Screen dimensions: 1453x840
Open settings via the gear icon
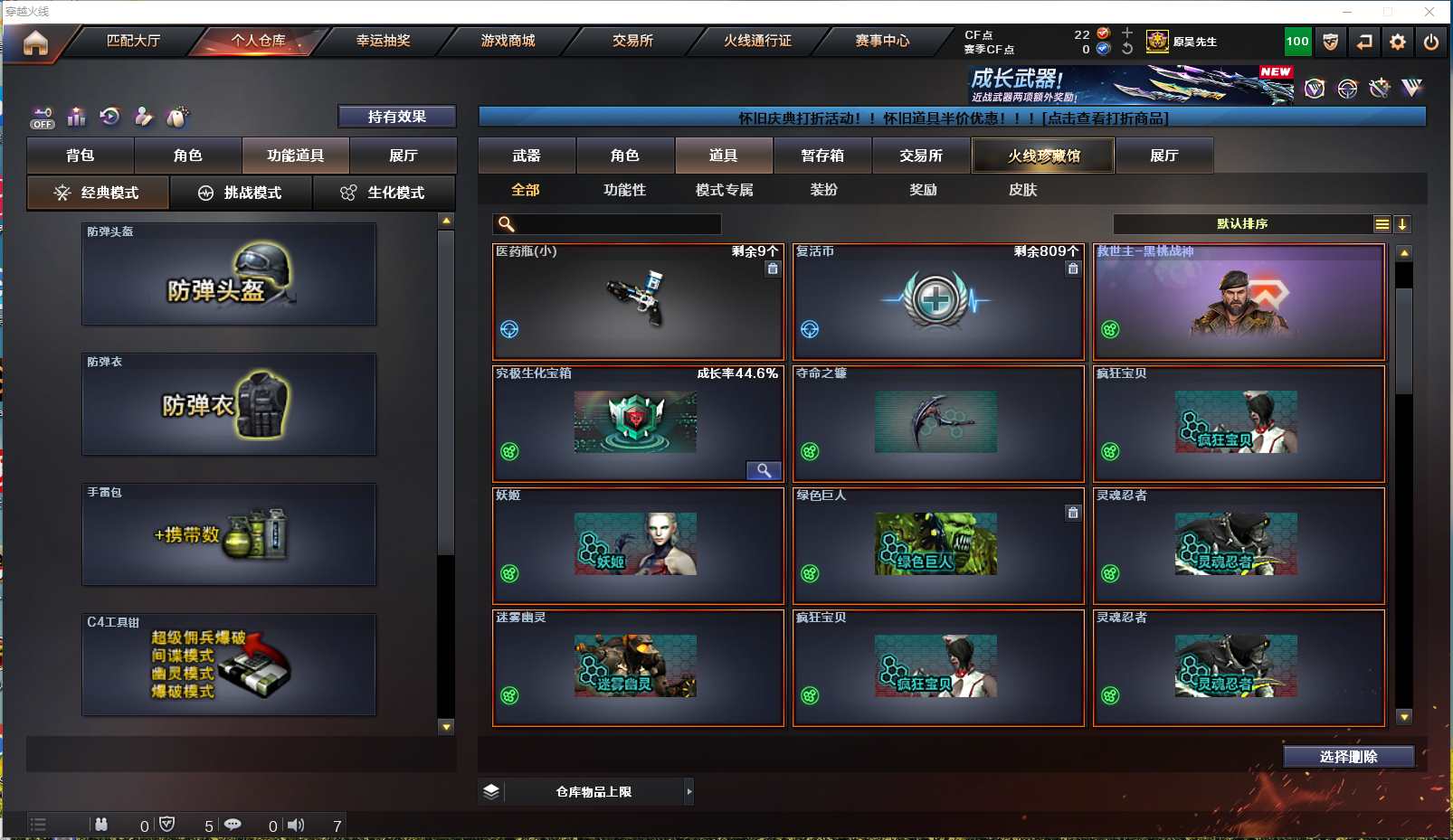click(x=1398, y=42)
